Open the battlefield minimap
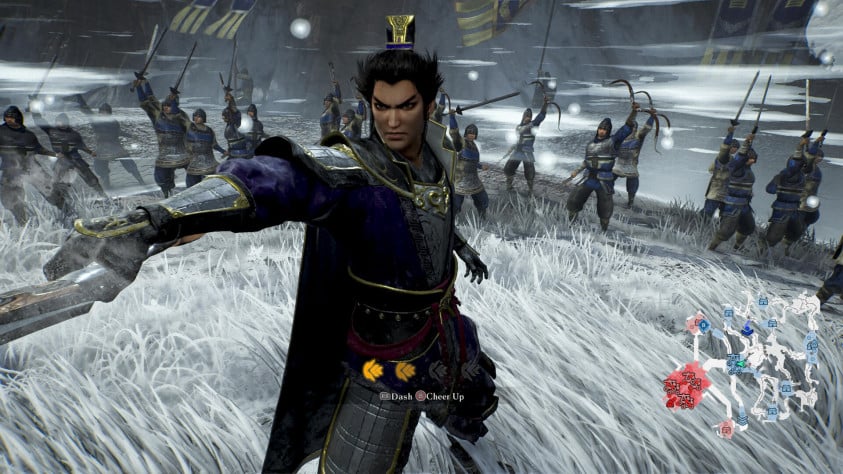Viewport: 843px width, 474px height. (750, 362)
